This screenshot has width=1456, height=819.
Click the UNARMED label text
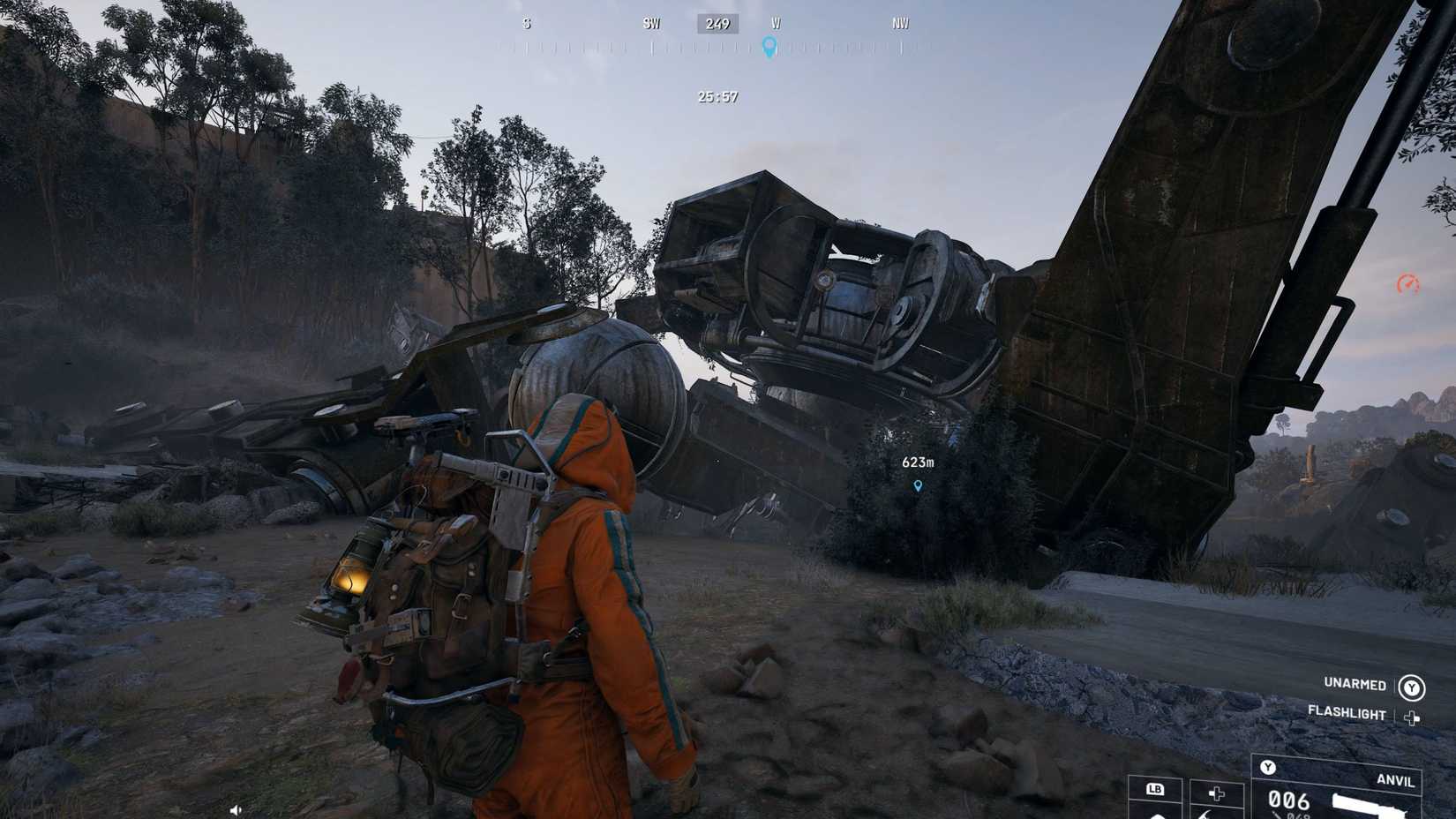click(x=1355, y=685)
